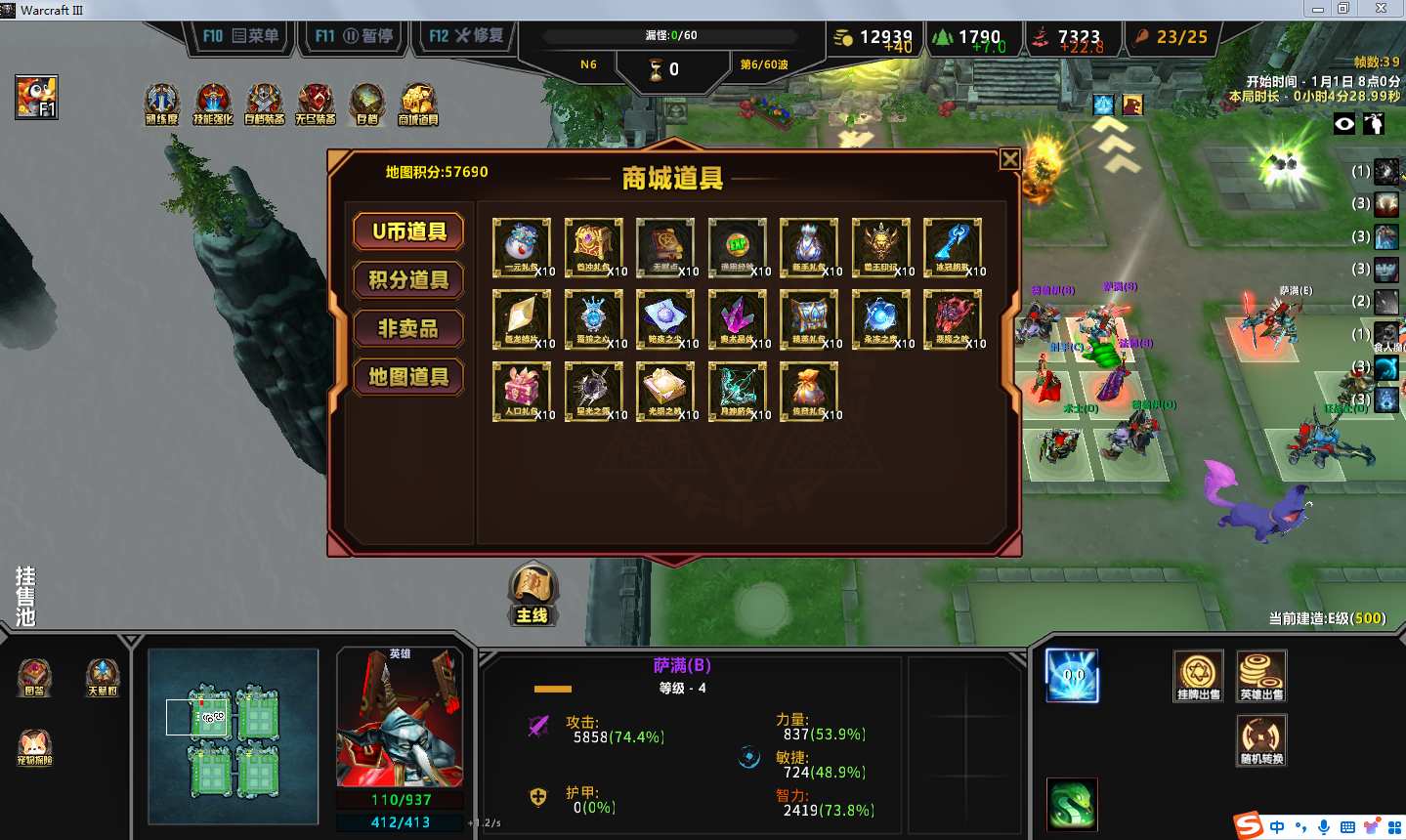Select the 奥术晶体 purple crystal item
Image resolution: width=1406 pixels, height=840 pixels.
pos(737,318)
